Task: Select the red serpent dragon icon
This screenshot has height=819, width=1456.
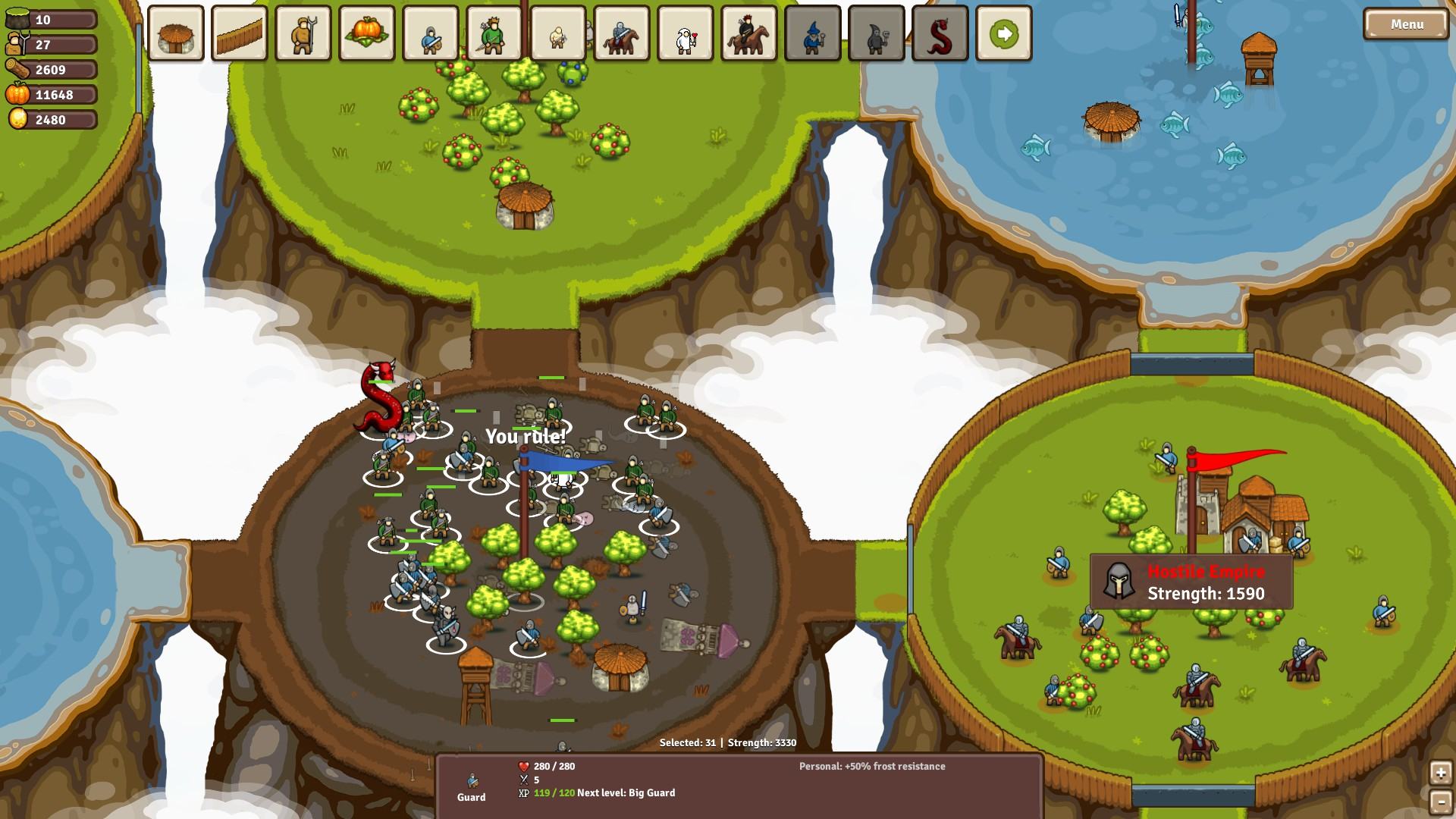Action: tap(940, 33)
